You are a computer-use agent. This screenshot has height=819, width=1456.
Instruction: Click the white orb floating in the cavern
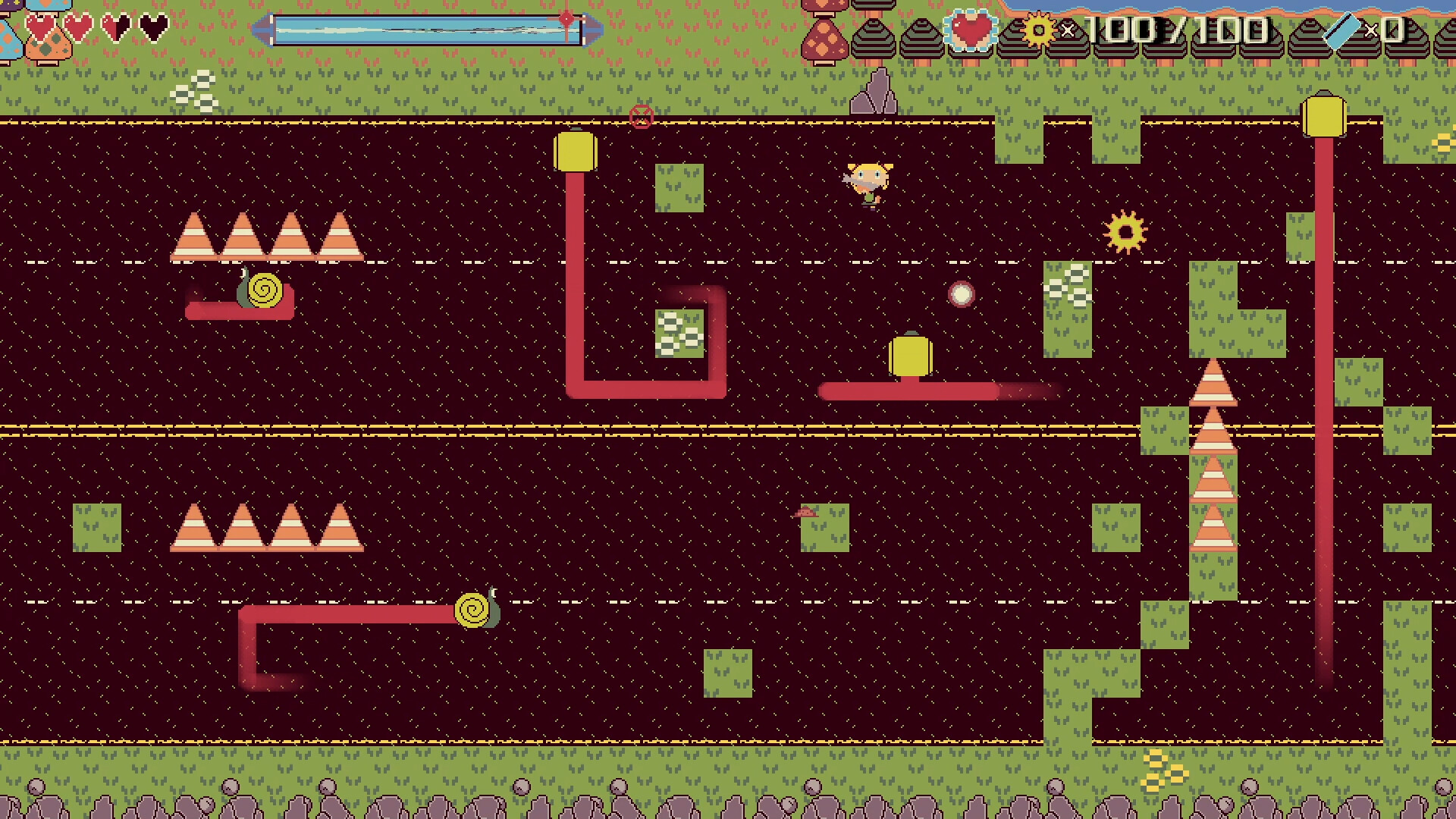coord(962,294)
